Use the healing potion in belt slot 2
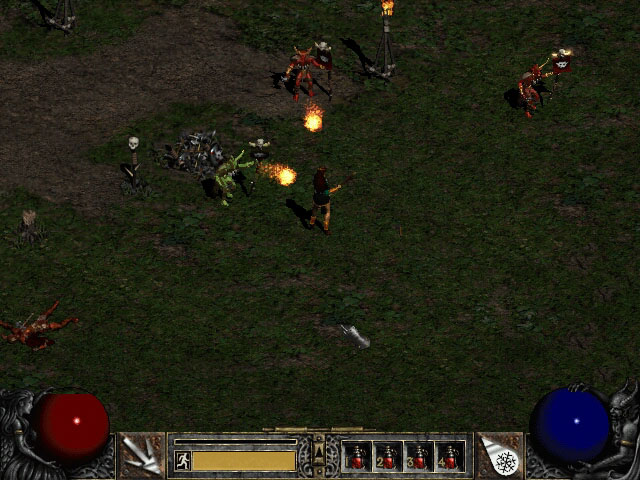Viewport: 640px width, 480px height. click(389, 456)
